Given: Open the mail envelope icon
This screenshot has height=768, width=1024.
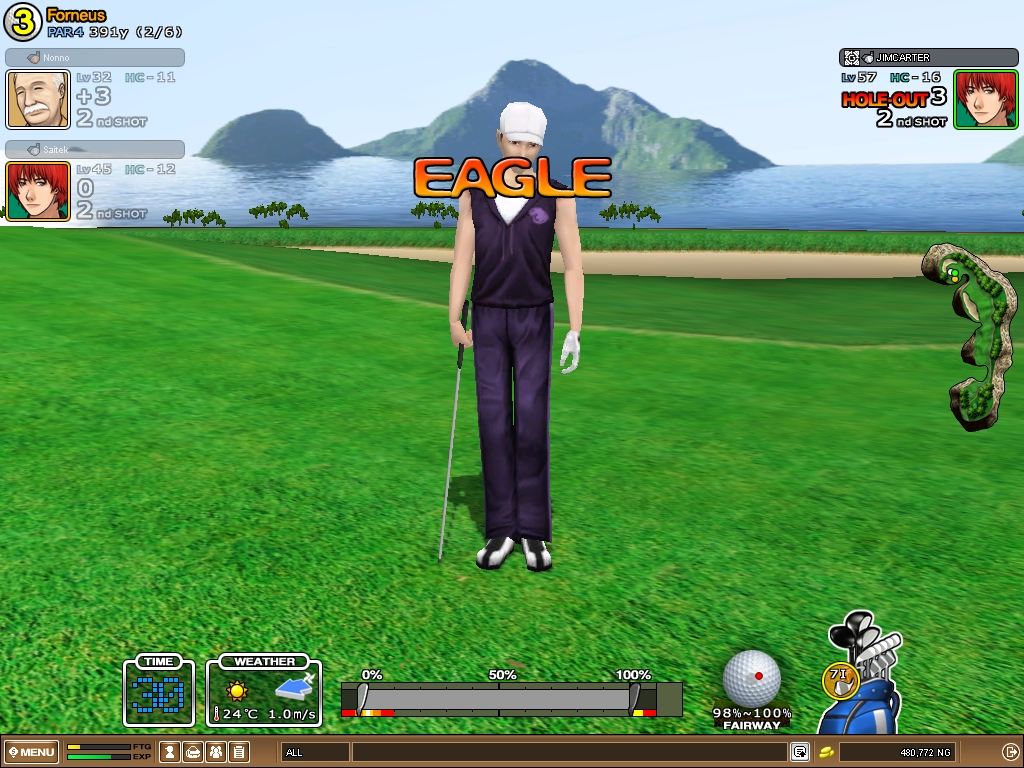Looking at the screenshot, I should tap(194, 752).
